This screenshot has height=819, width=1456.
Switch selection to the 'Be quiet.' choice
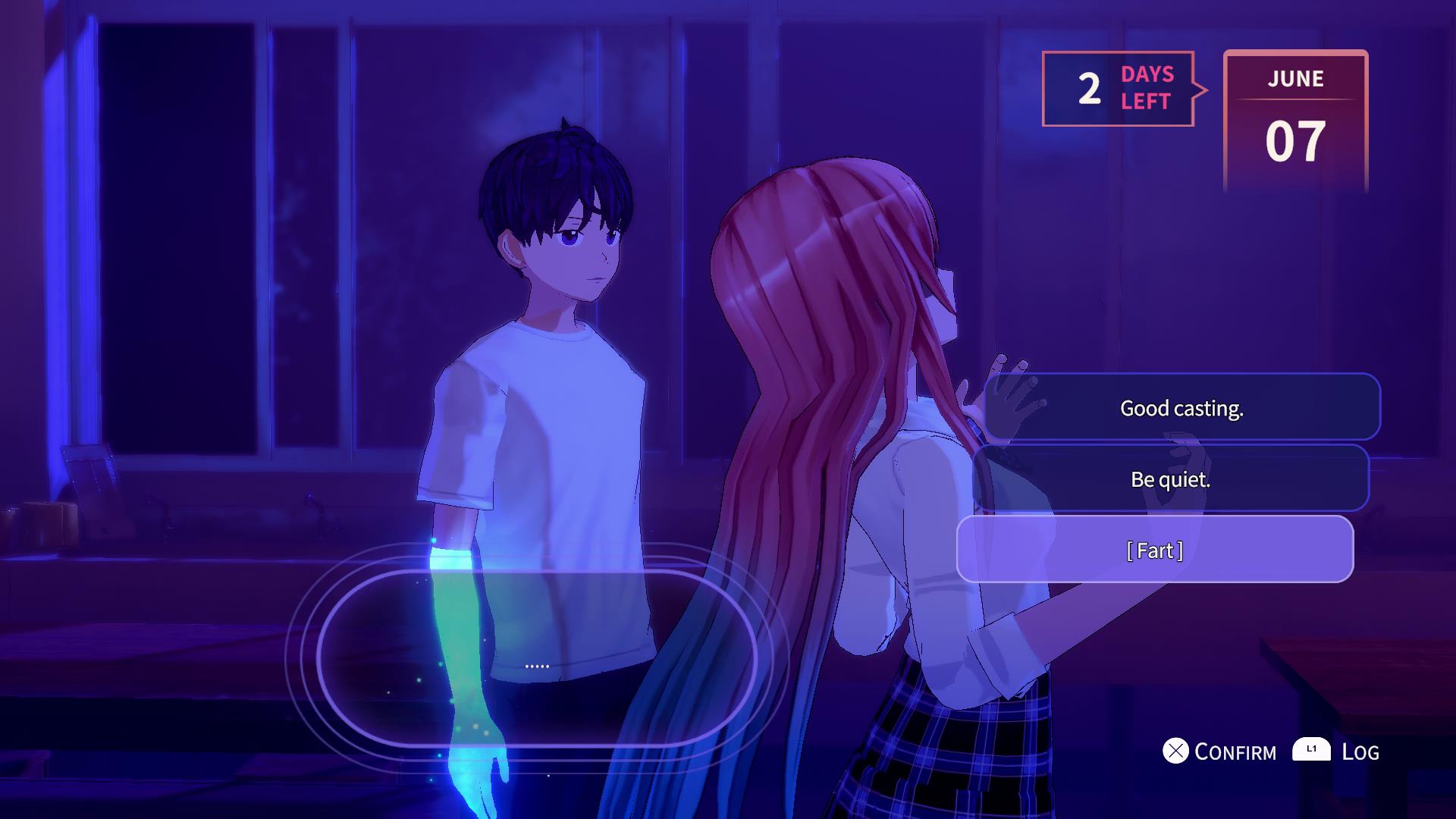click(x=1172, y=479)
